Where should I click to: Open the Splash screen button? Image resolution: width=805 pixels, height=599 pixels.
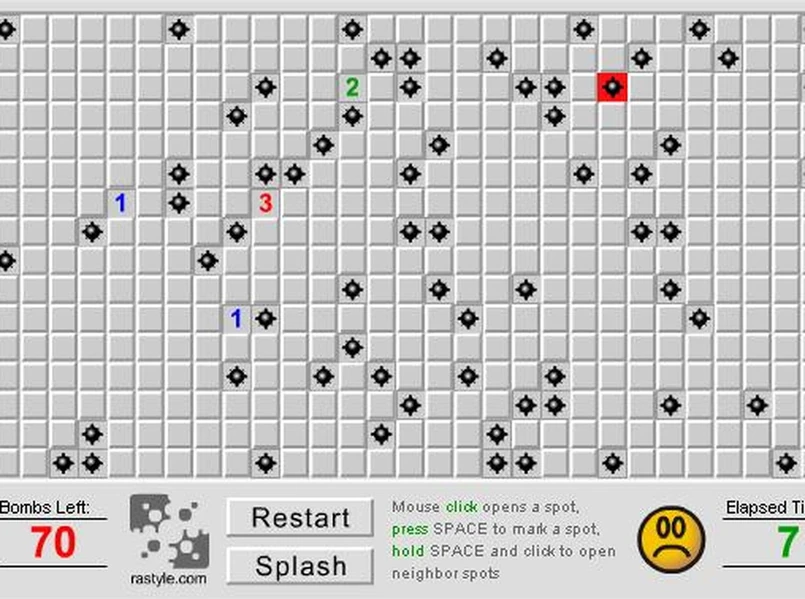coord(300,565)
